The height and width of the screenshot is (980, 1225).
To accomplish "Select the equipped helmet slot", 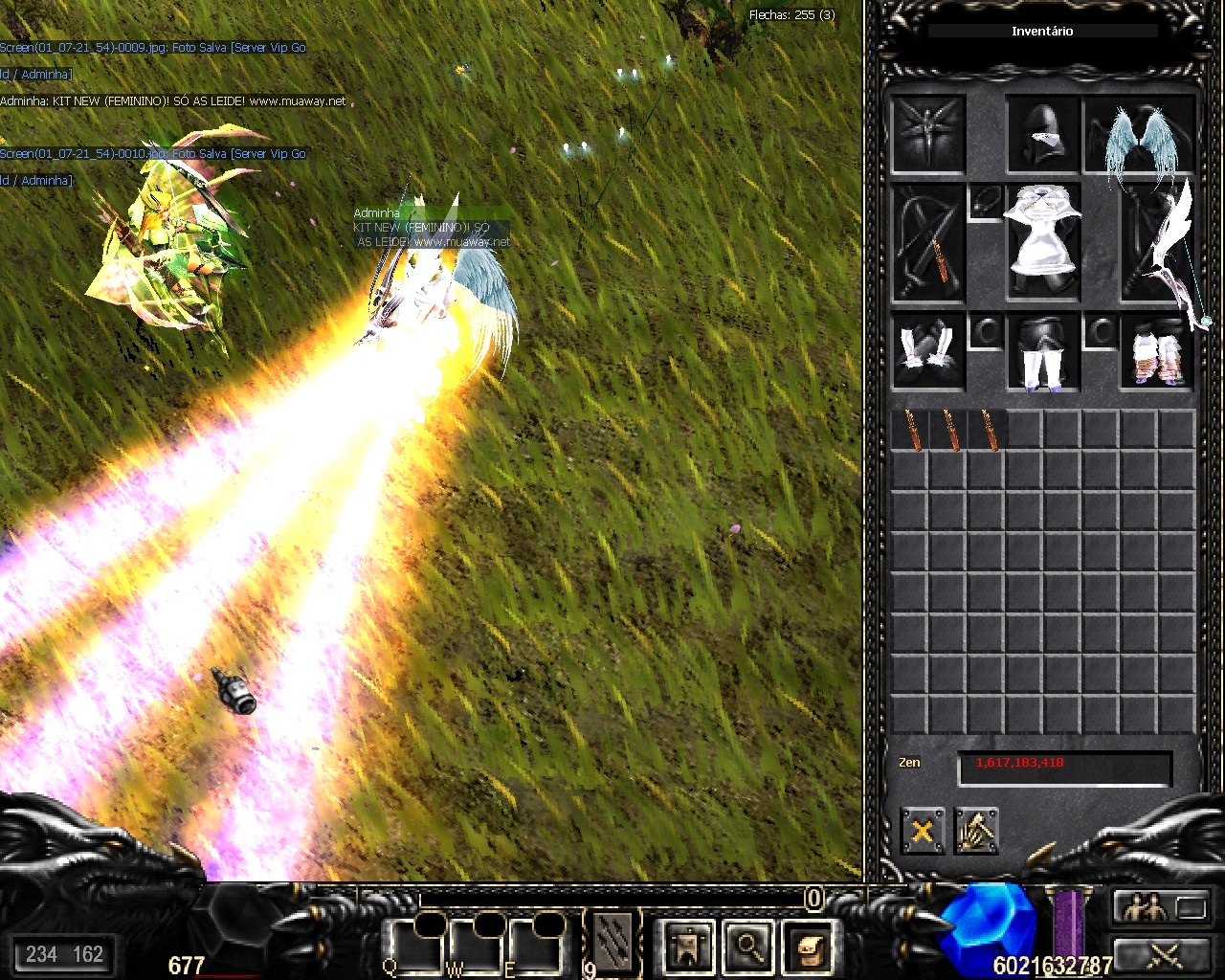I will coord(1042,134).
